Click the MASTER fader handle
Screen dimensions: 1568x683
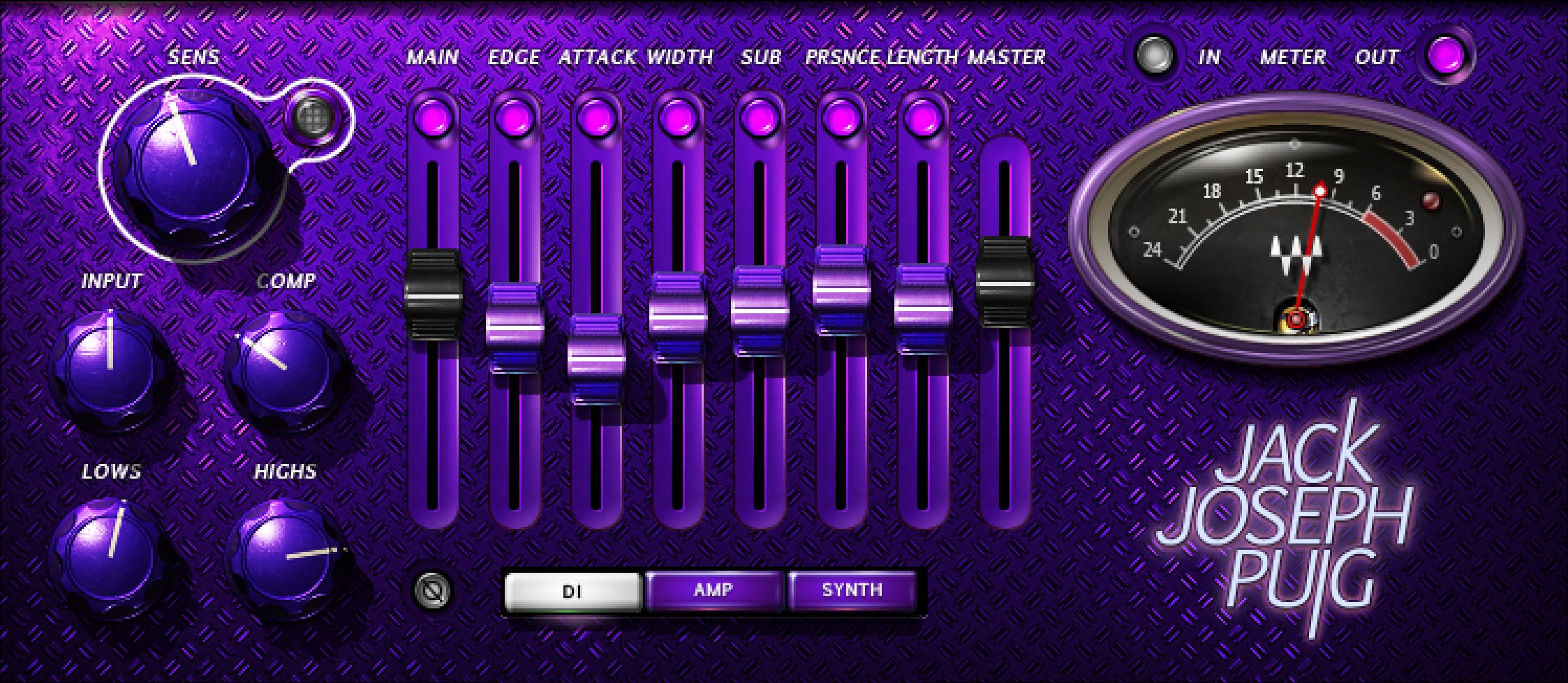[1005, 282]
